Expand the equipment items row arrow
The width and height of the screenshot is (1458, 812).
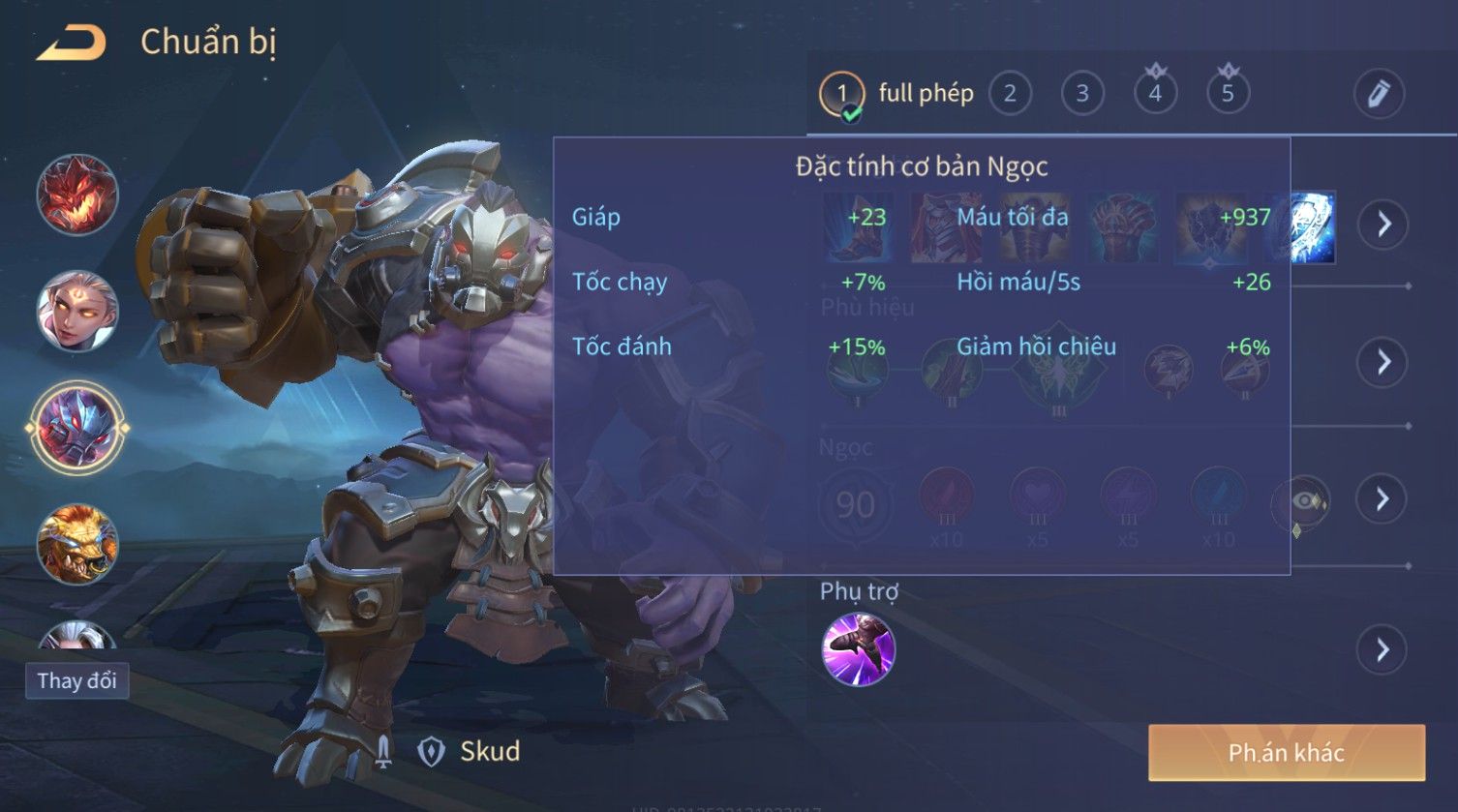(x=1382, y=225)
